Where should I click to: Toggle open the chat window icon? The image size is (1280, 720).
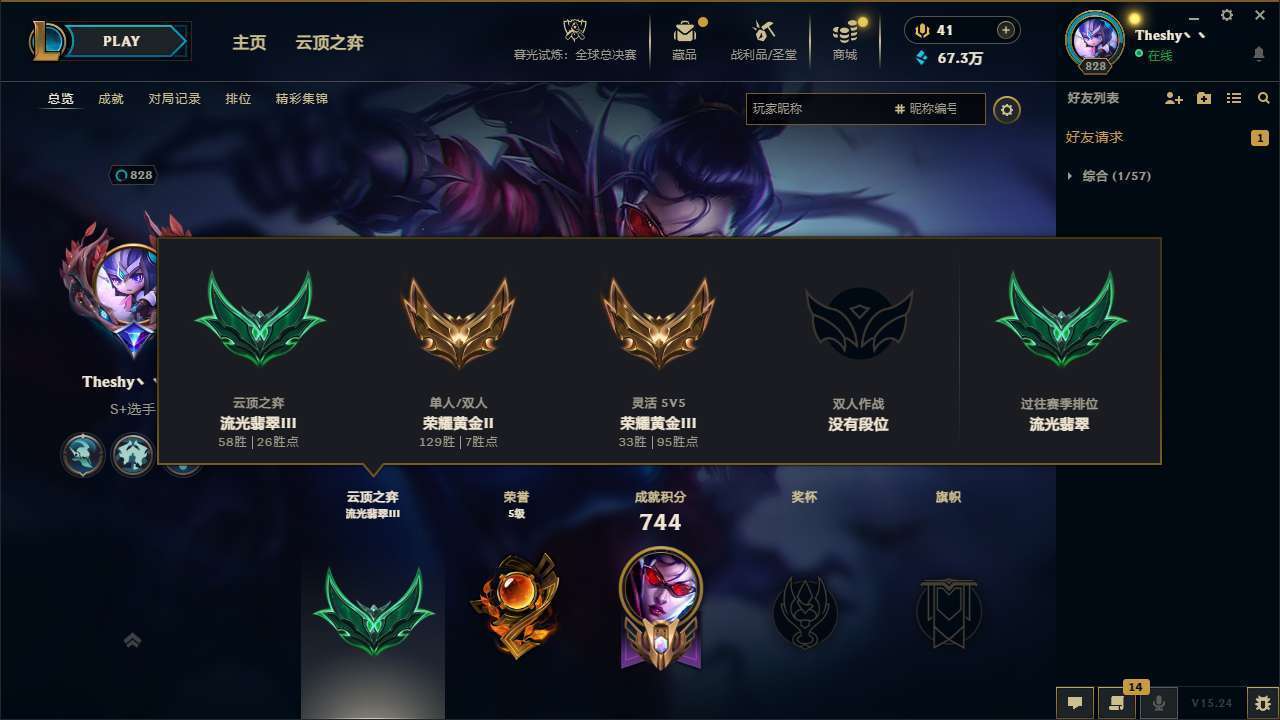click(1075, 703)
